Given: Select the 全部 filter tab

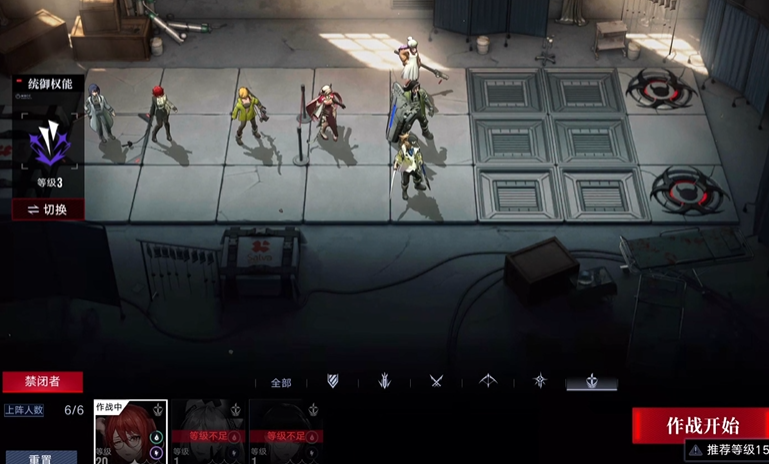Looking at the screenshot, I should 281,383.
